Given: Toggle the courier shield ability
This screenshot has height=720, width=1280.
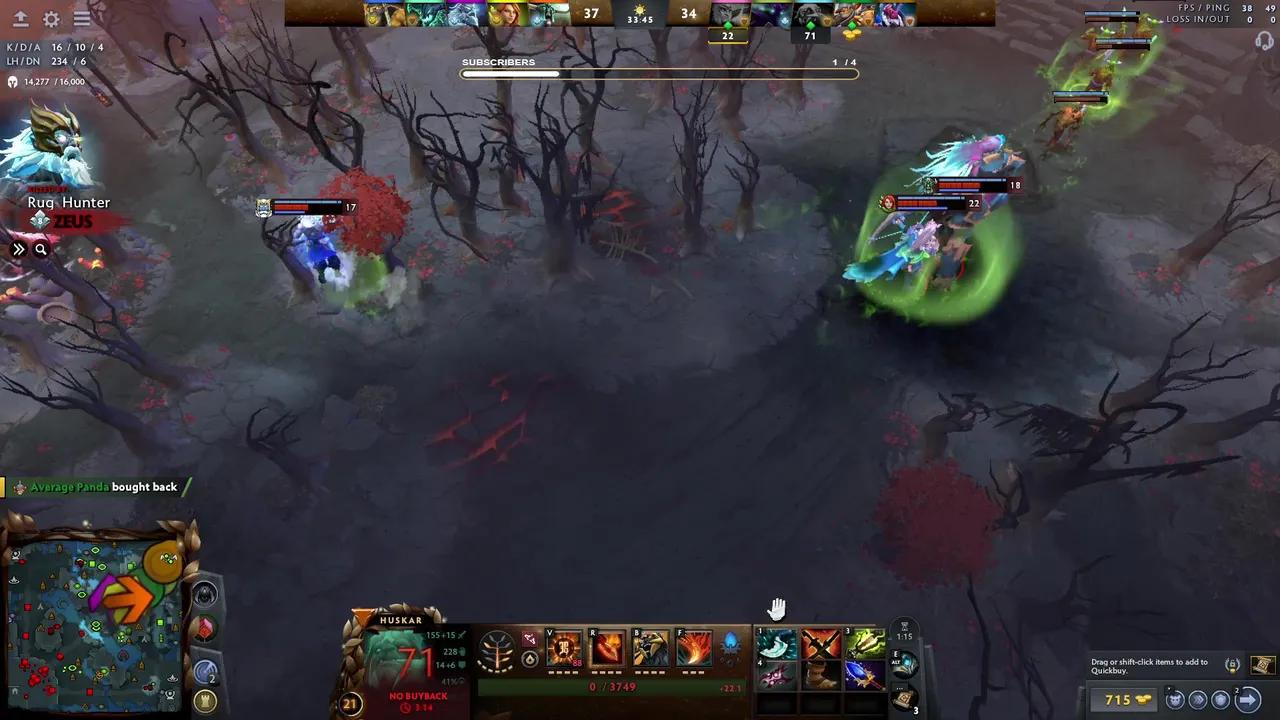Looking at the screenshot, I should coord(1222,699).
